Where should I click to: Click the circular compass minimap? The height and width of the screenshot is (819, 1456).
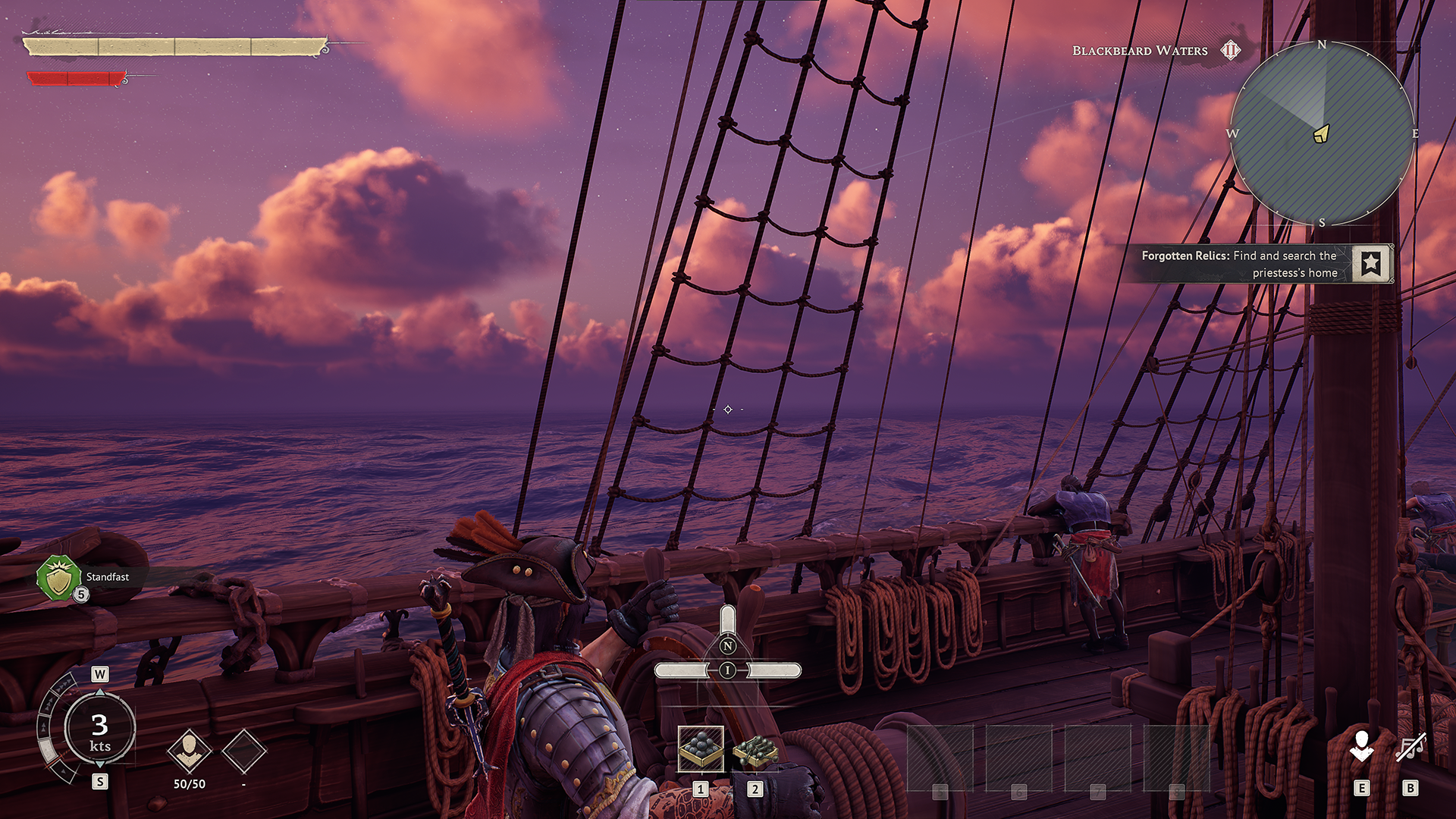coord(1322,133)
